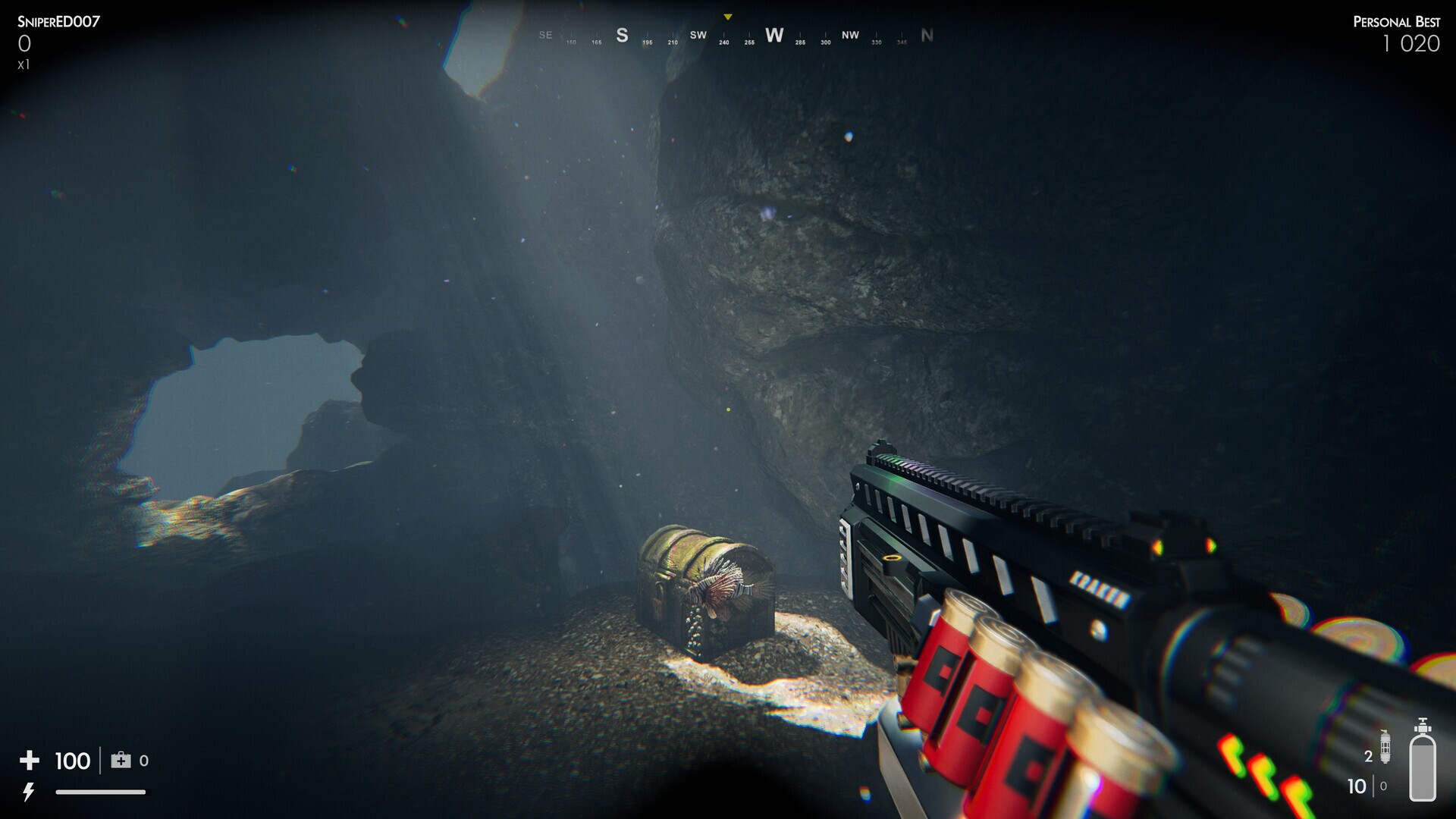Click the W direction on the compass
The width and height of the screenshot is (1456, 819).
[x=774, y=36]
